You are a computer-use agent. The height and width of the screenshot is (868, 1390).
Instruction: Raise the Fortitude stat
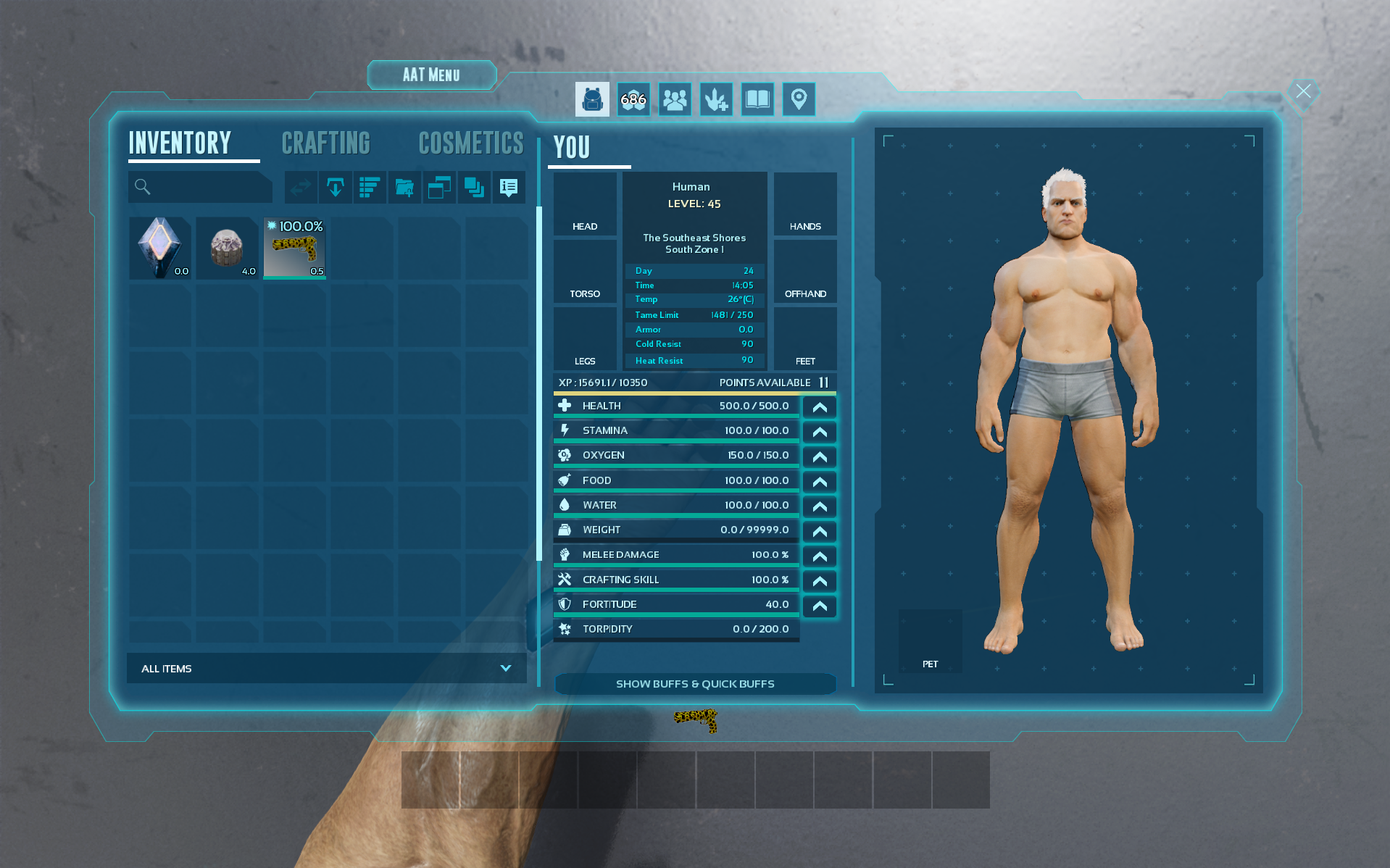(x=820, y=606)
